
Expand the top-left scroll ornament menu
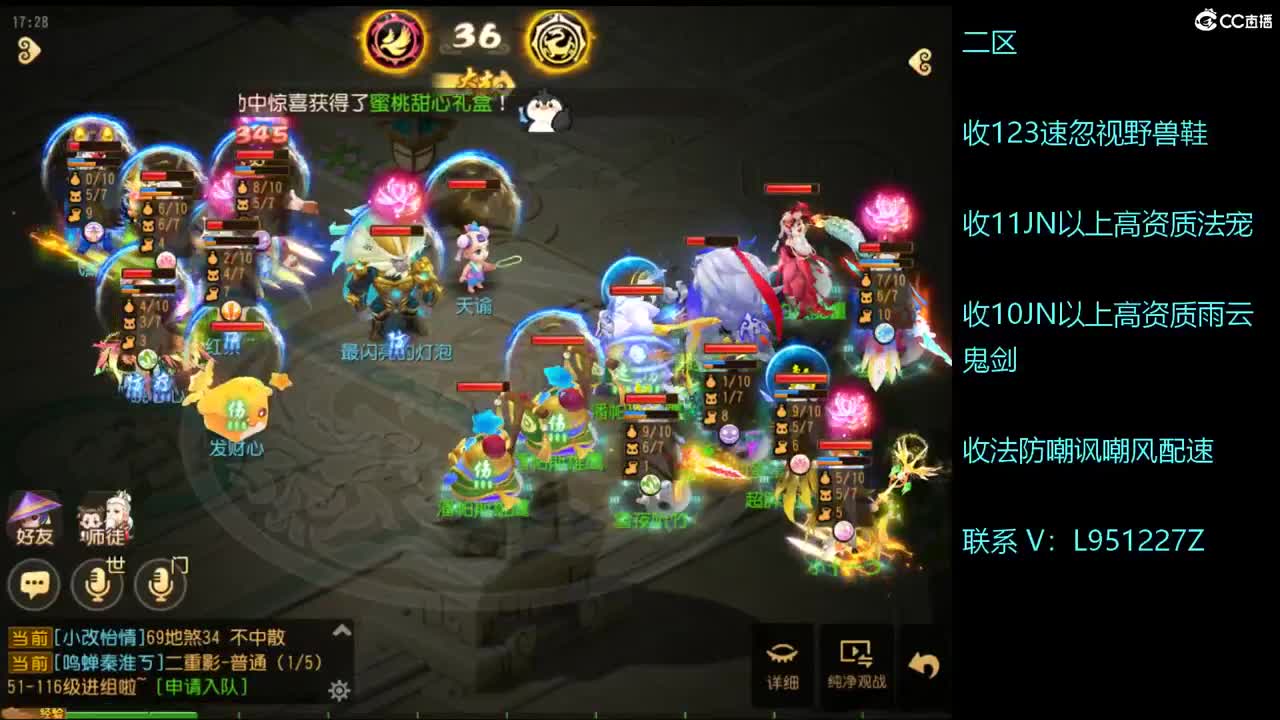pyautogui.click(x=30, y=50)
